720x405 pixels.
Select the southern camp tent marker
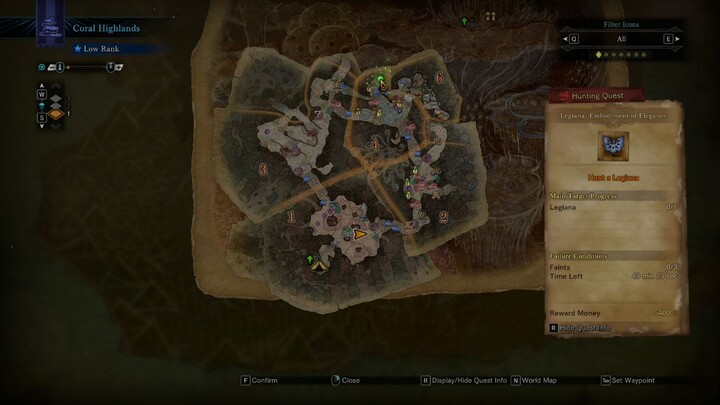318,265
